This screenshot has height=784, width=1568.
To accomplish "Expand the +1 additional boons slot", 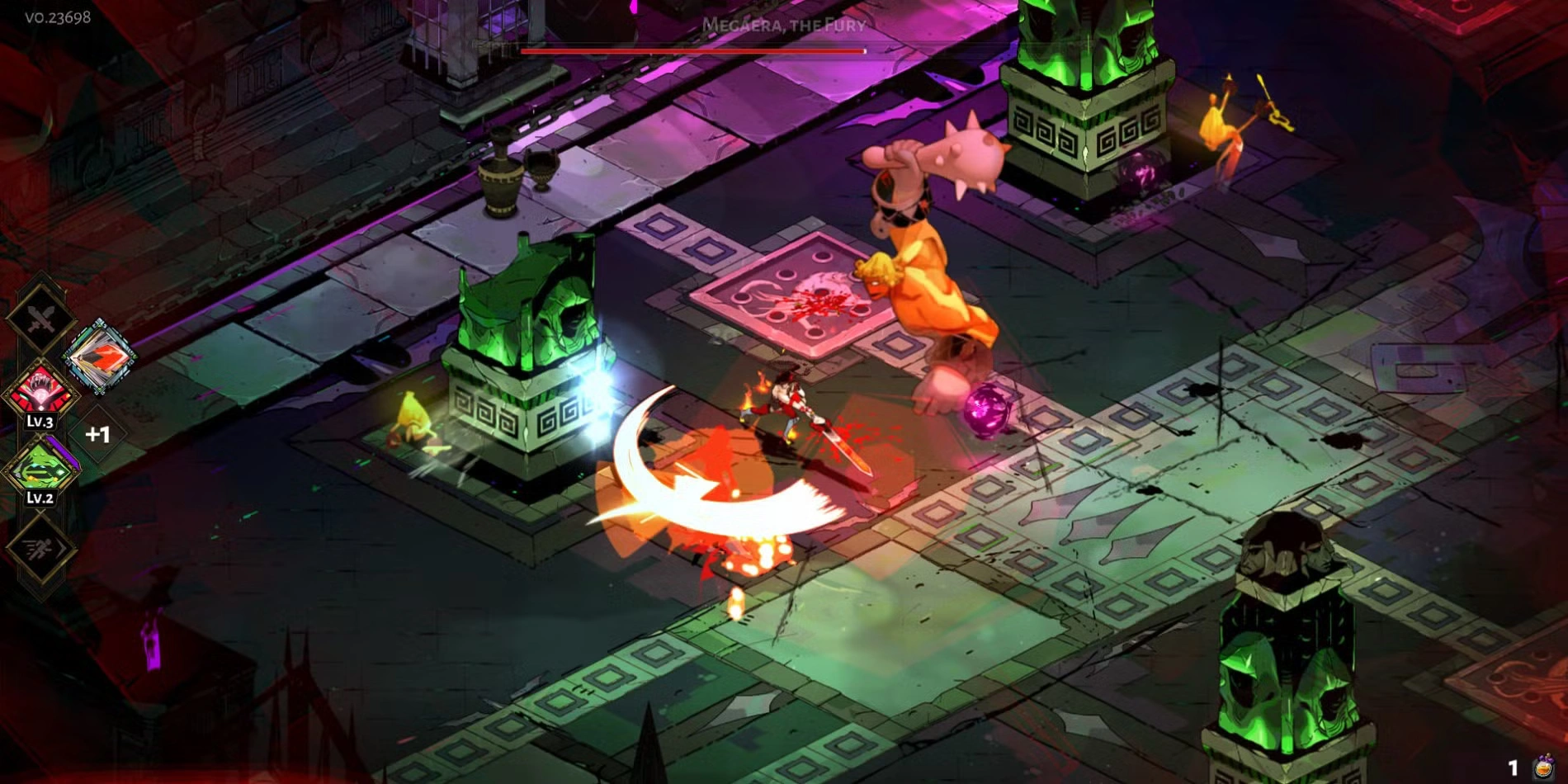I will tap(97, 434).
